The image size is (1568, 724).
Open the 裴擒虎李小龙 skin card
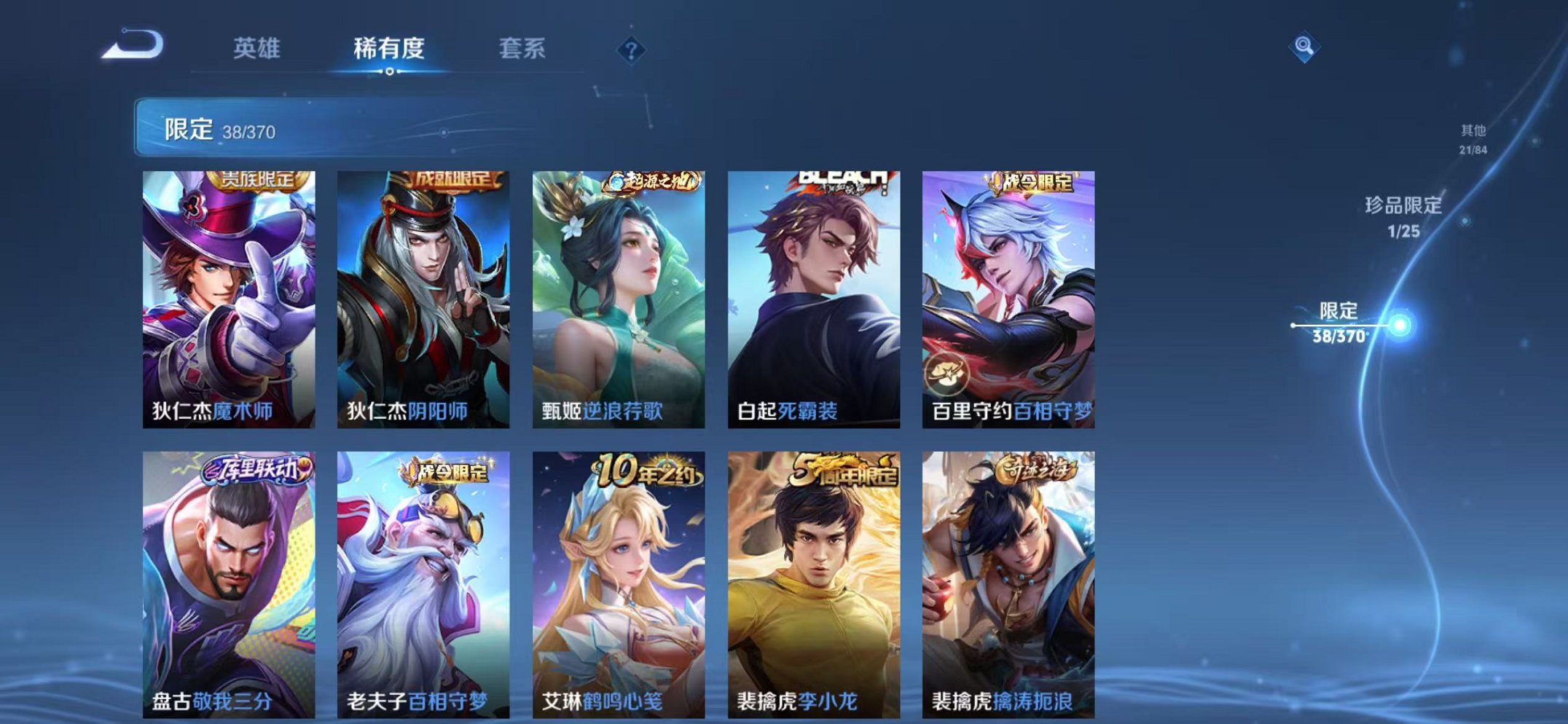tap(812, 575)
